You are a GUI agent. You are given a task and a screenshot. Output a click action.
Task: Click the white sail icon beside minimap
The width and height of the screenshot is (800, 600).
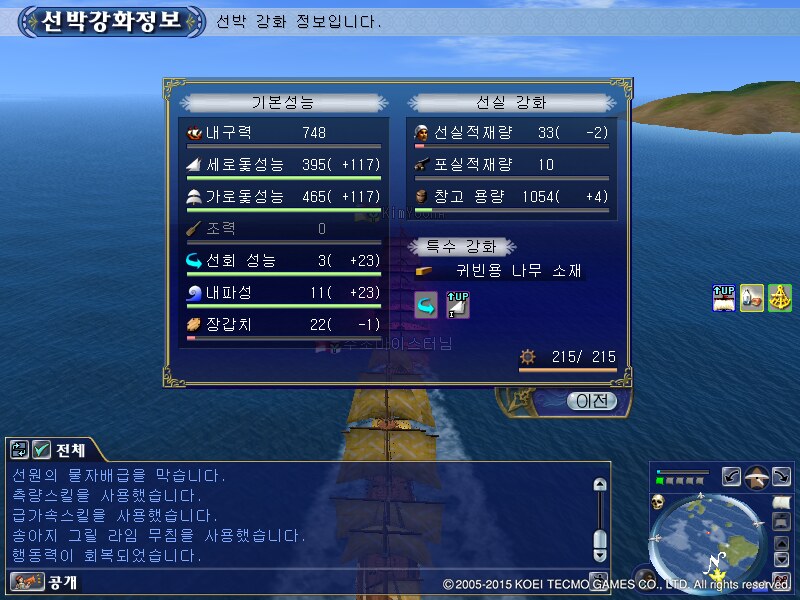pyautogui.click(x=783, y=500)
